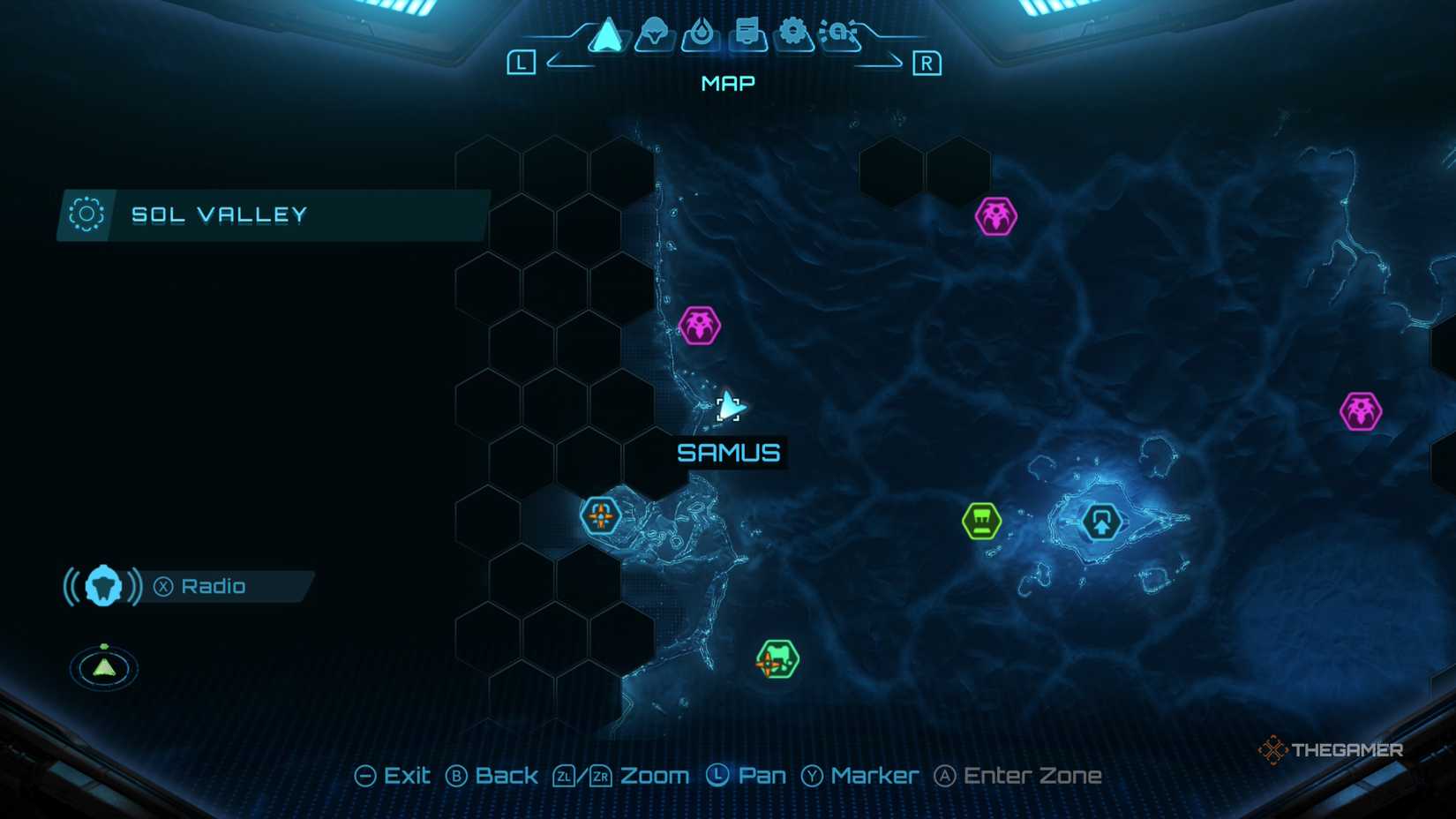Select the teal elevator arrow marker
Image resolution: width=1456 pixels, height=819 pixels.
pyautogui.click(x=1100, y=522)
